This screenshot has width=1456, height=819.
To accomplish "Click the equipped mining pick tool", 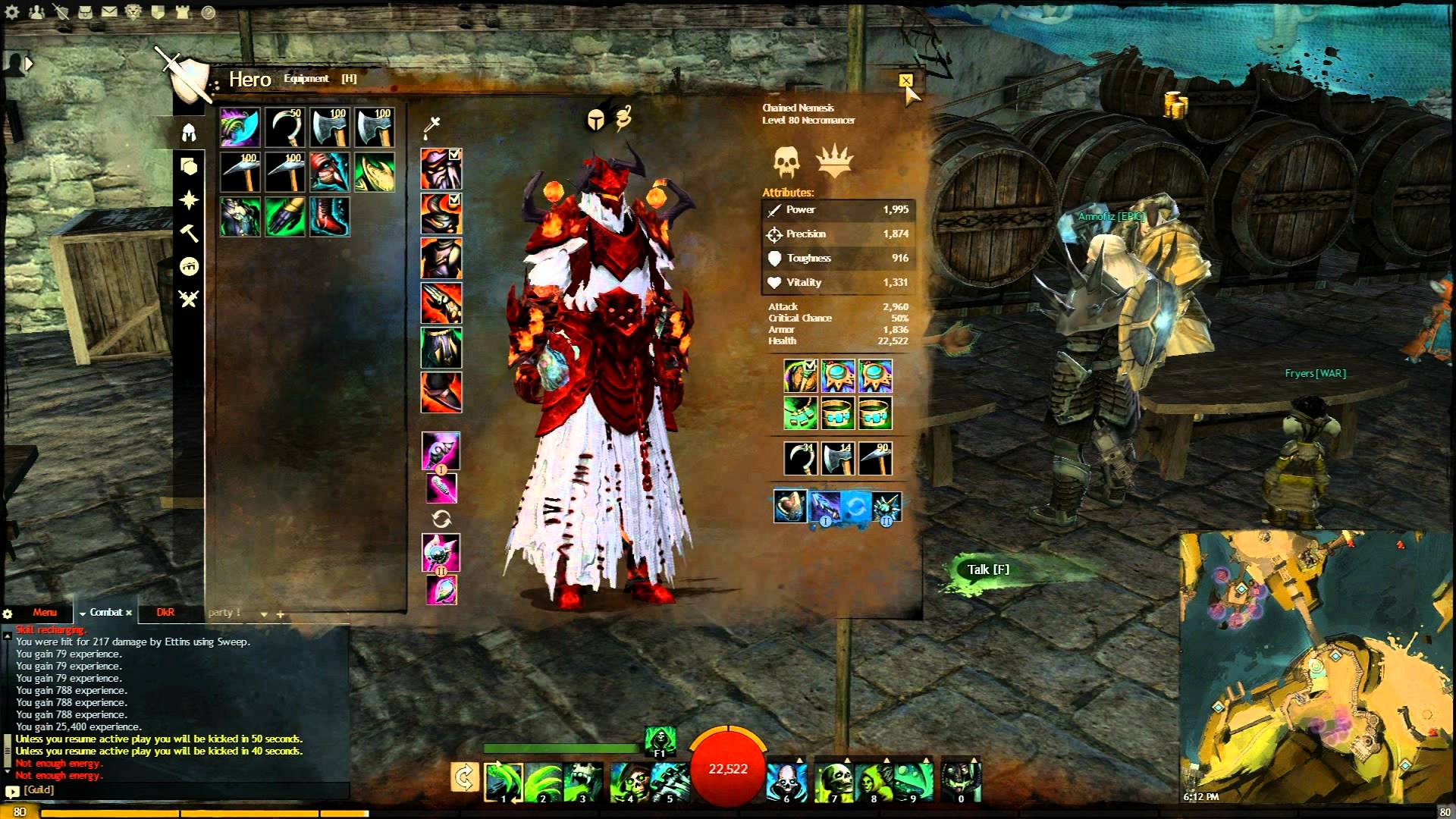I will (x=876, y=459).
